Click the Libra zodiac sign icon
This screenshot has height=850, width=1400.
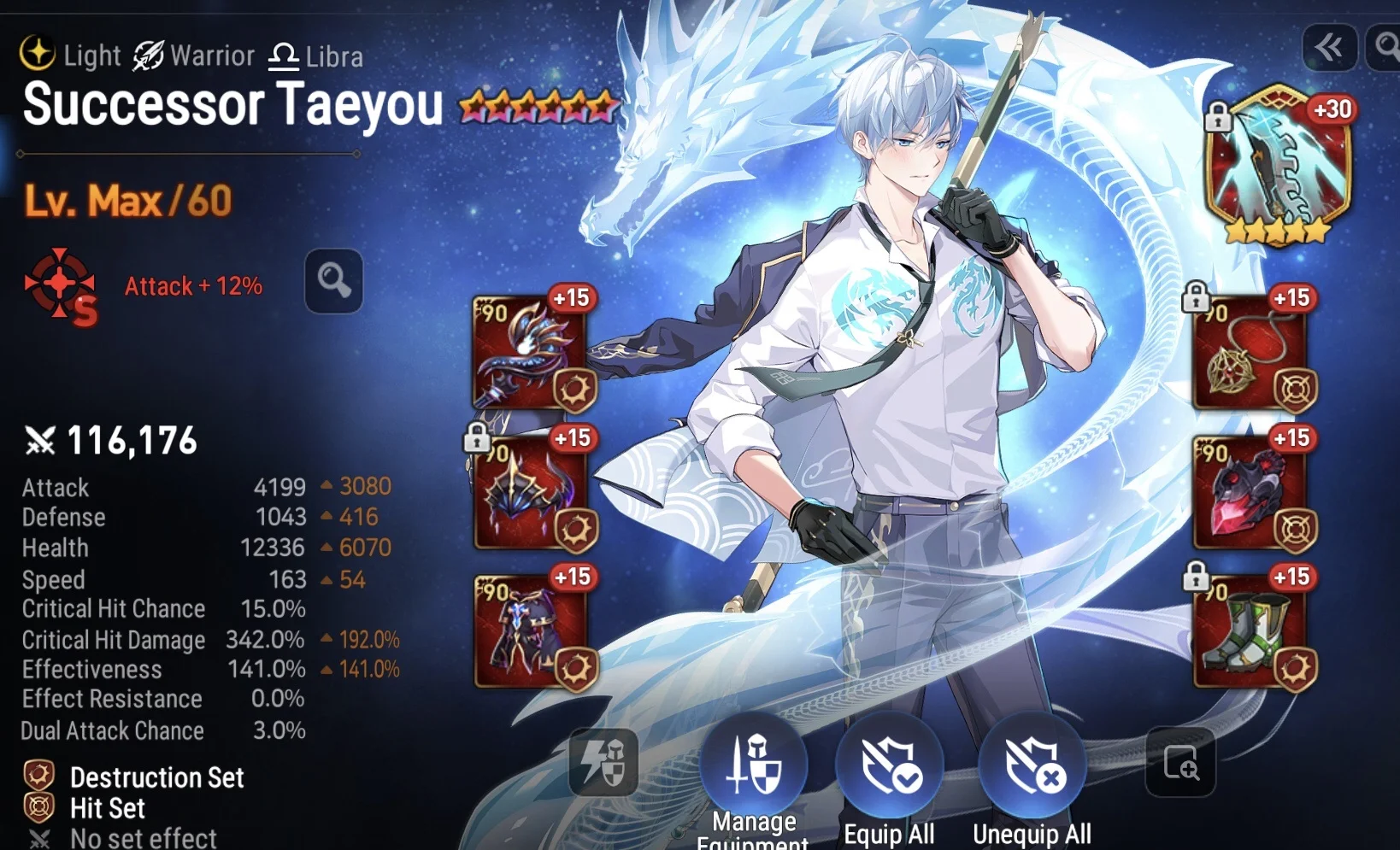click(282, 55)
